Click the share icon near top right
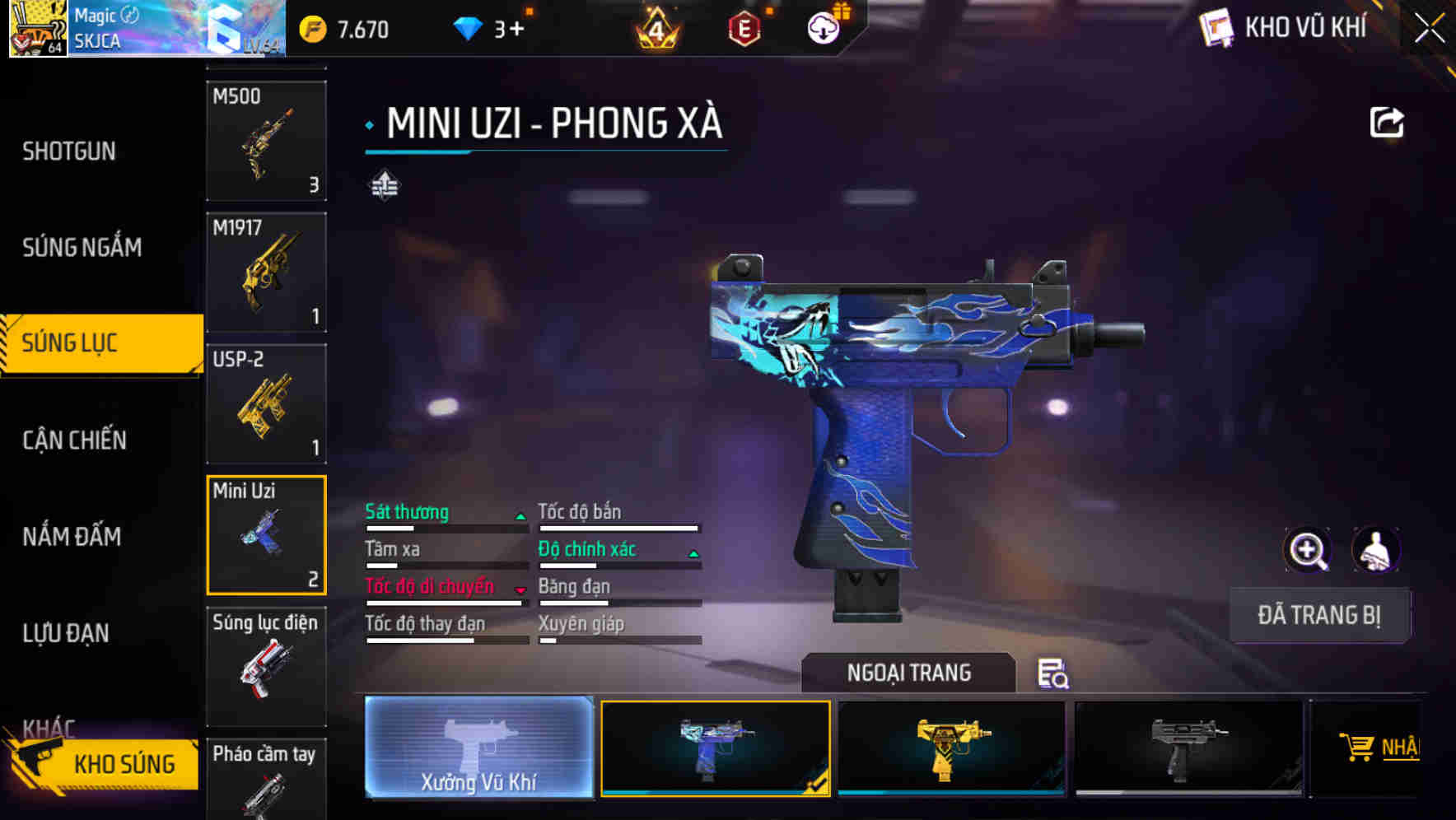 1388,122
